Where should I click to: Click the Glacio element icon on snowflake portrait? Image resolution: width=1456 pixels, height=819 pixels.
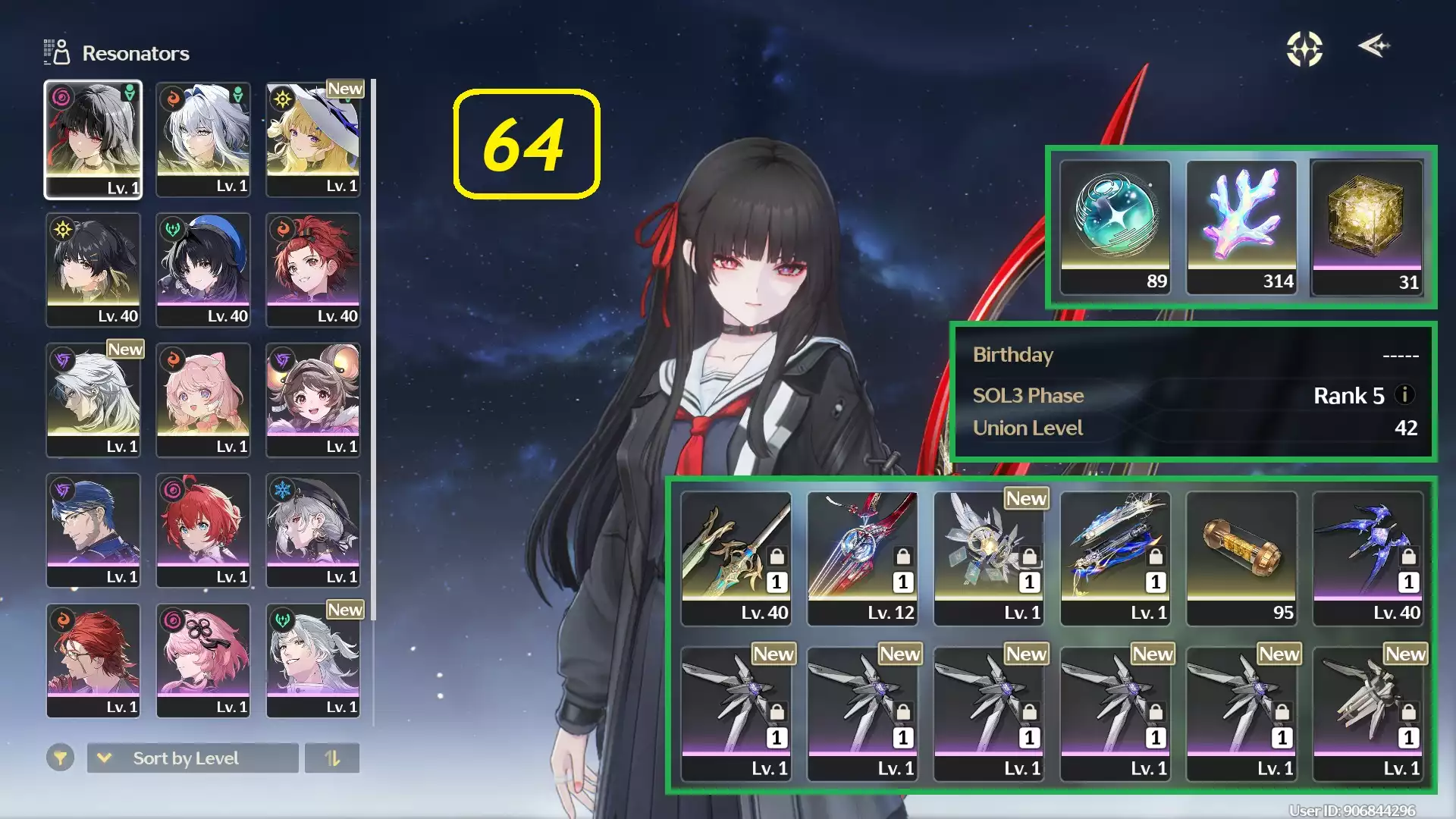[x=284, y=490]
